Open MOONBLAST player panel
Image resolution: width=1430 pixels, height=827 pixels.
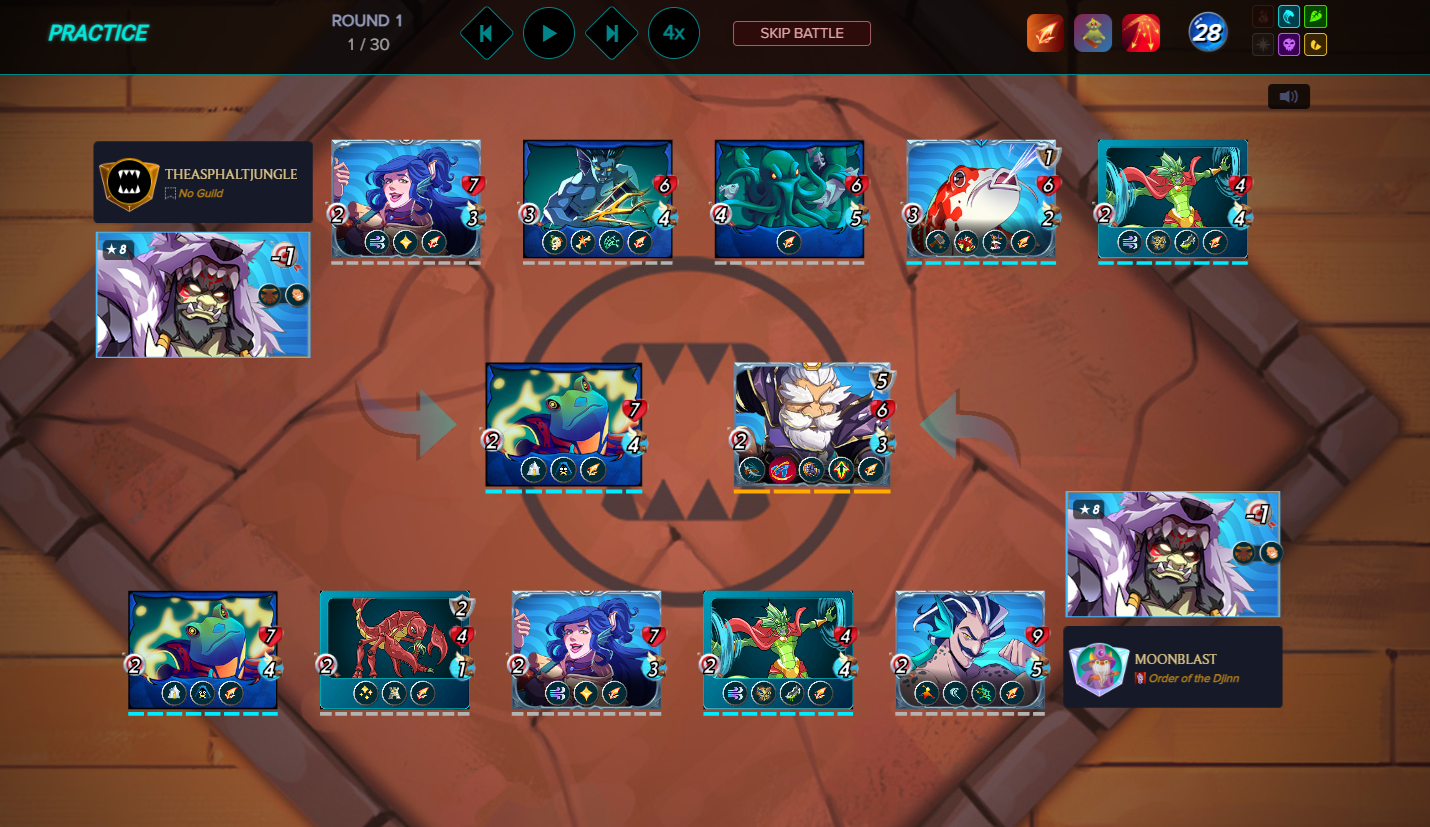pos(1172,666)
